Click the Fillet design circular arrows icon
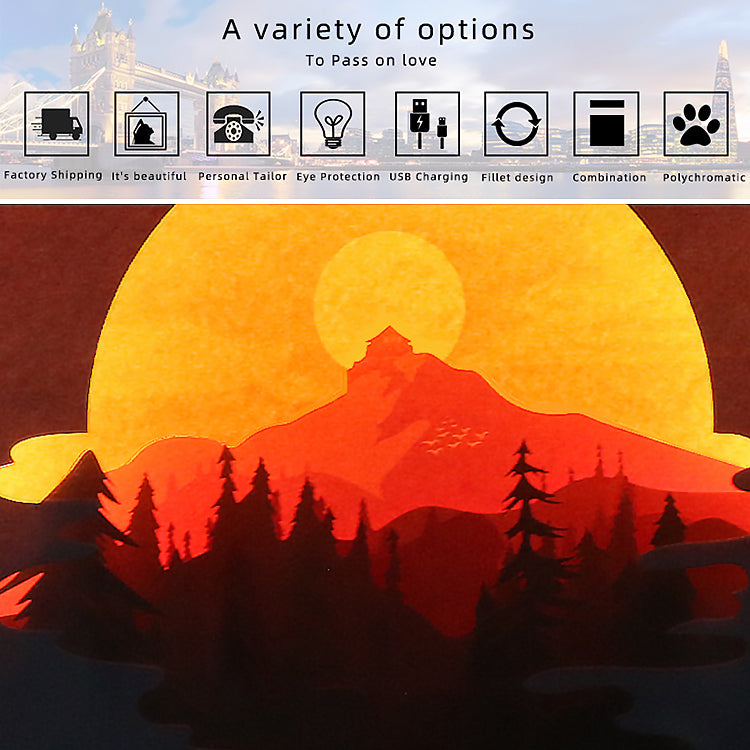 point(516,124)
